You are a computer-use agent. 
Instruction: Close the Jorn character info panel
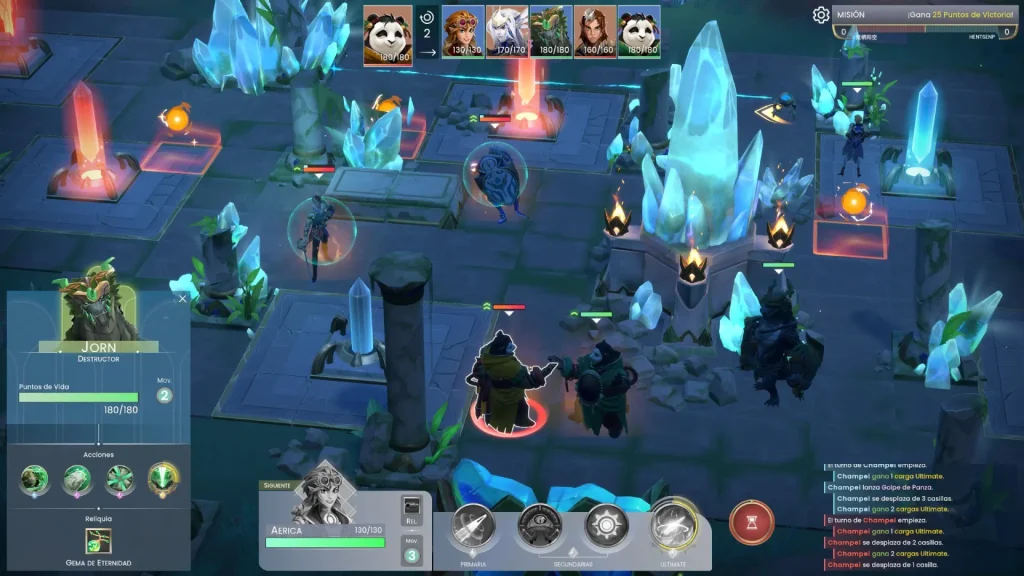(182, 298)
